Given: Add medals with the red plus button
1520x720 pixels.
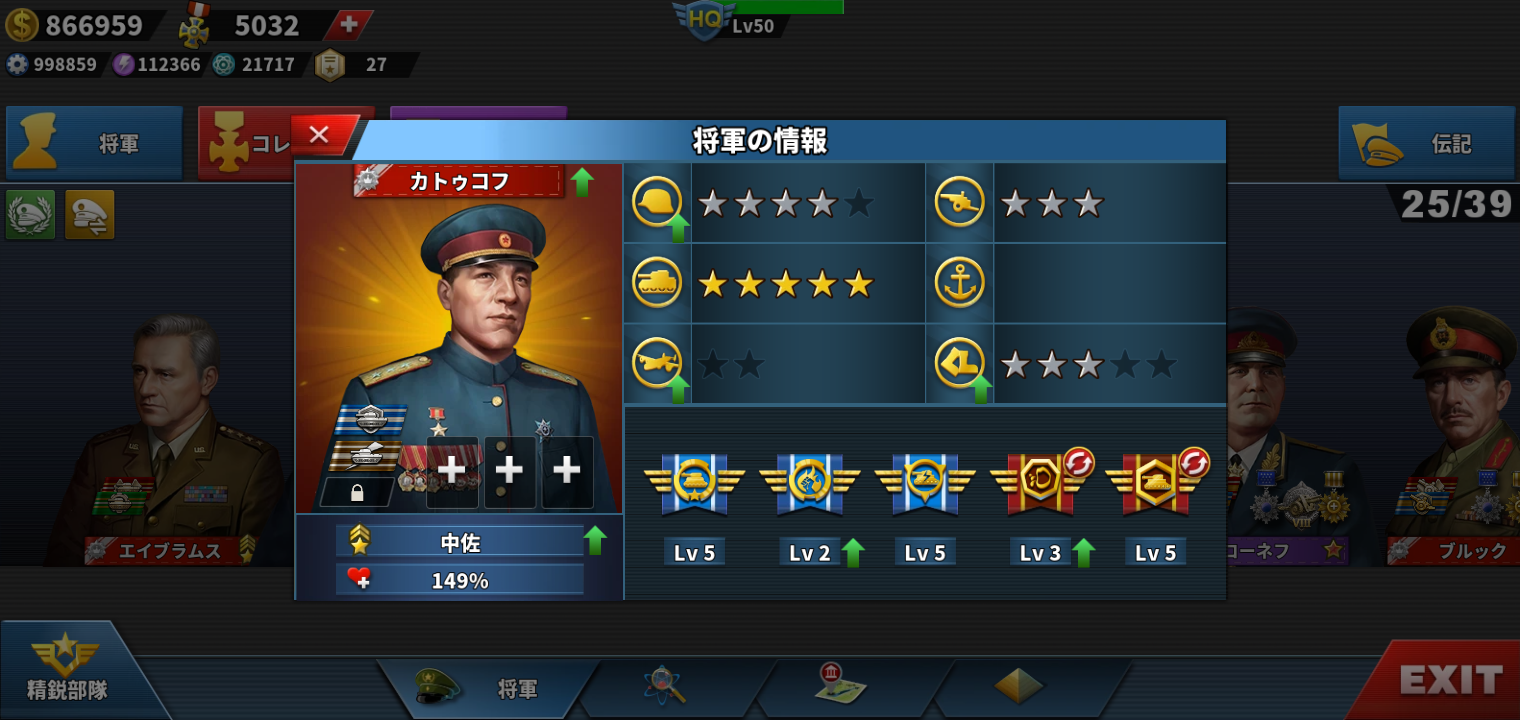Looking at the screenshot, I should point(349,25).
